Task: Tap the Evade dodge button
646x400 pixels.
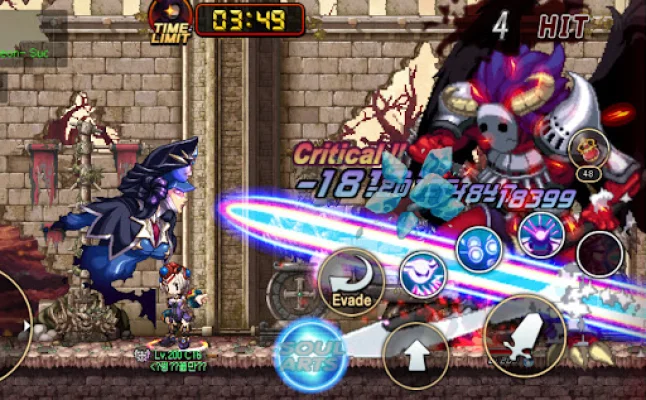Action: click(351, 283)
